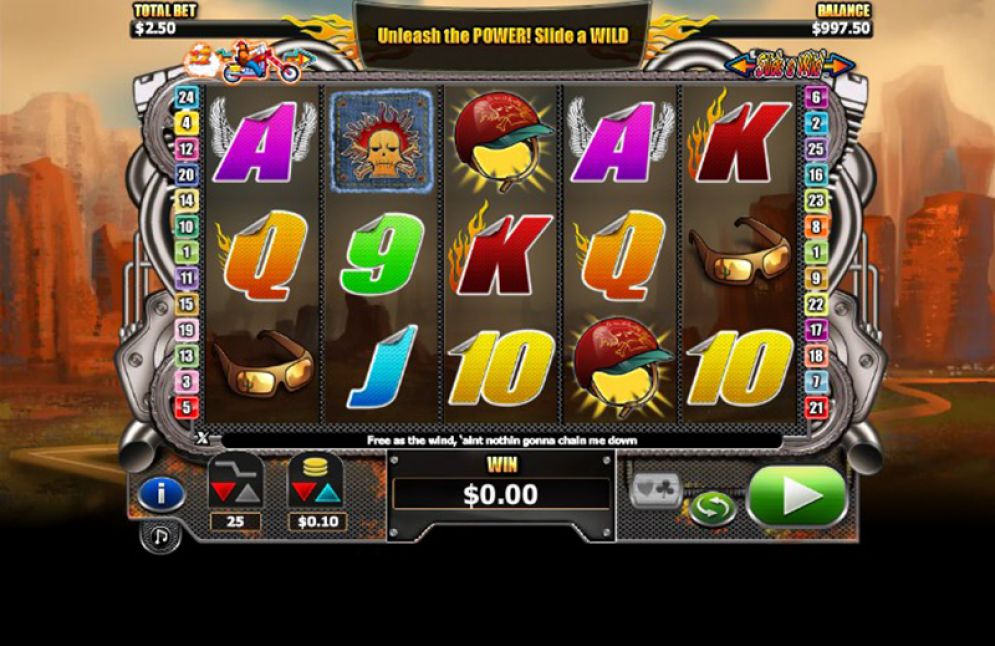Lower coin value with red arrow under coins
Screen dimensions: 995x646
[x=304, y=494]
